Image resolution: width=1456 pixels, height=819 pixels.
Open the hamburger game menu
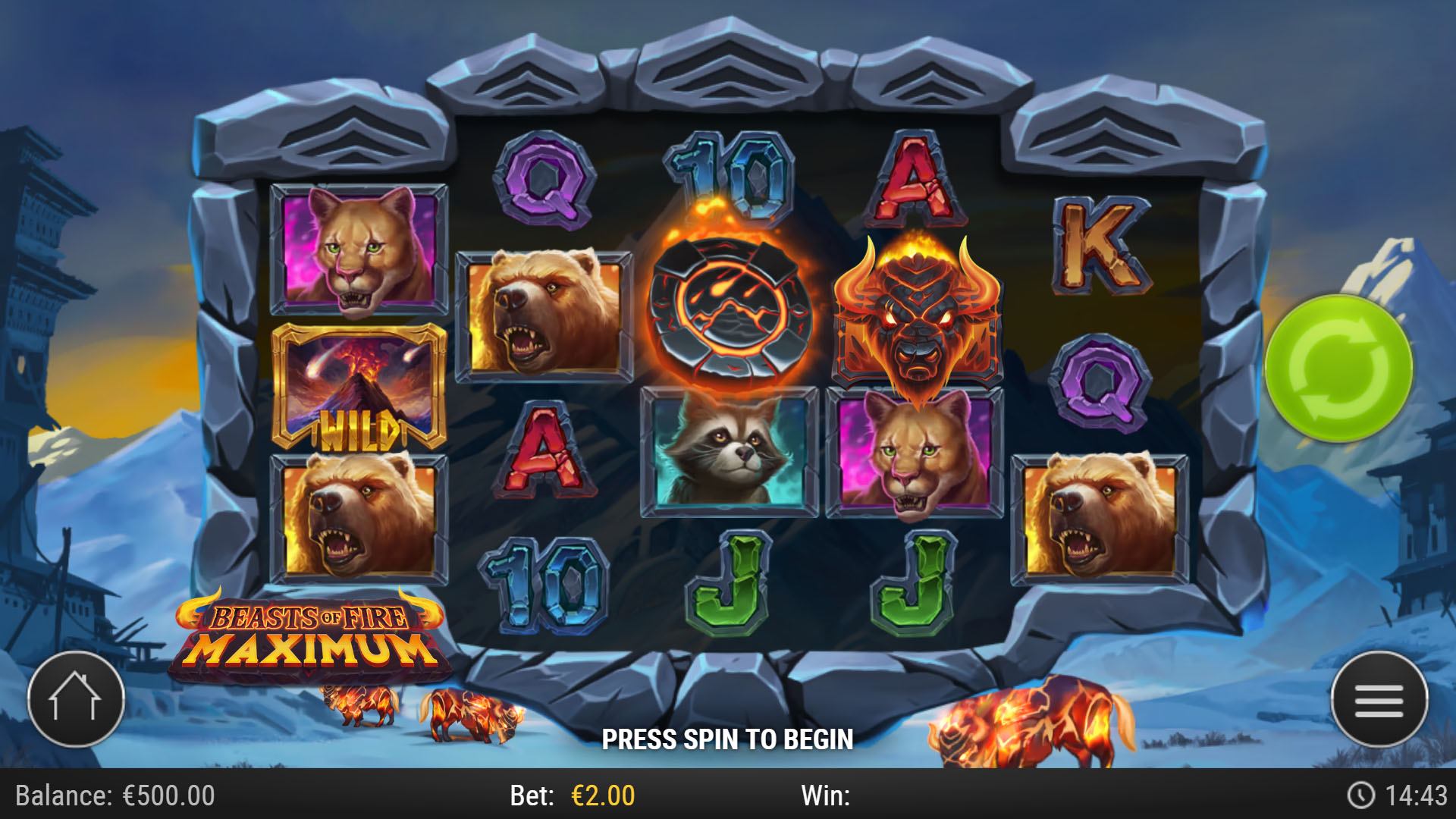click(1380, 700)
